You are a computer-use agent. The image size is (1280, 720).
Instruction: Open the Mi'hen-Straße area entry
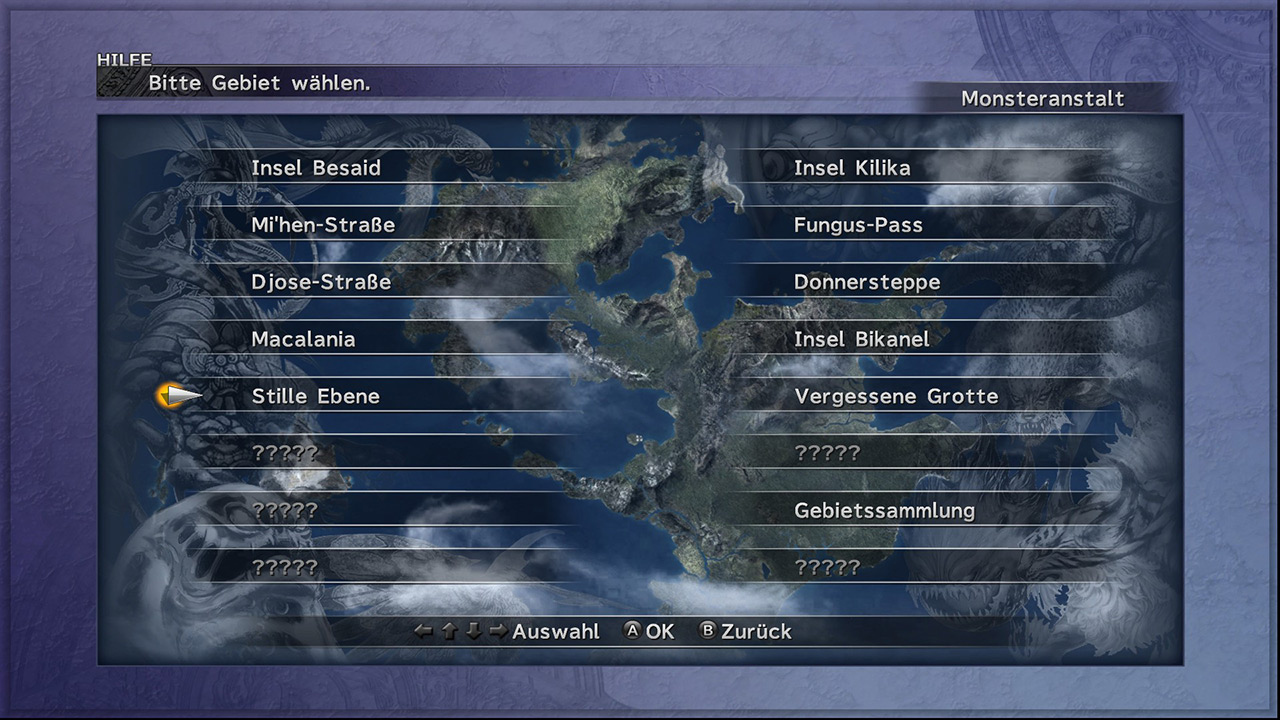coord(323,225)
